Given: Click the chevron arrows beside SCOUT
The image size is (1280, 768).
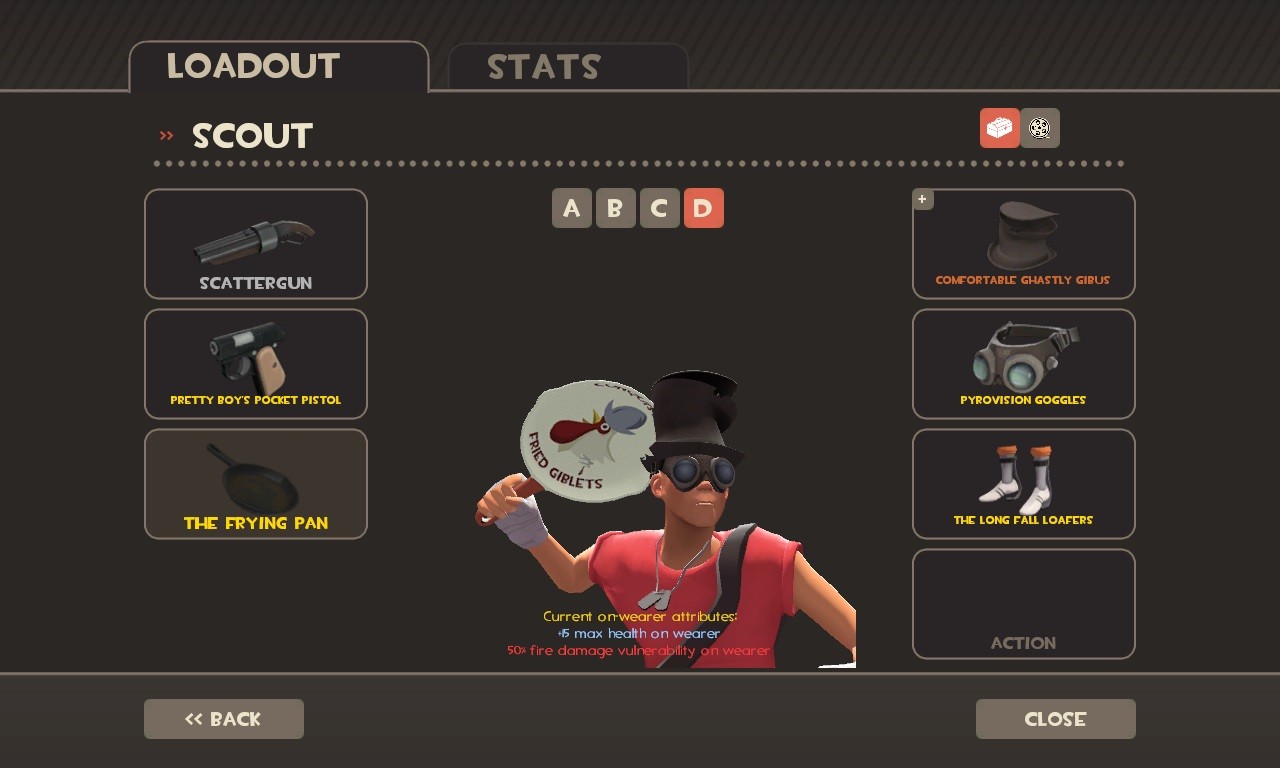Looking at the screenshot, I should (166, 136).
